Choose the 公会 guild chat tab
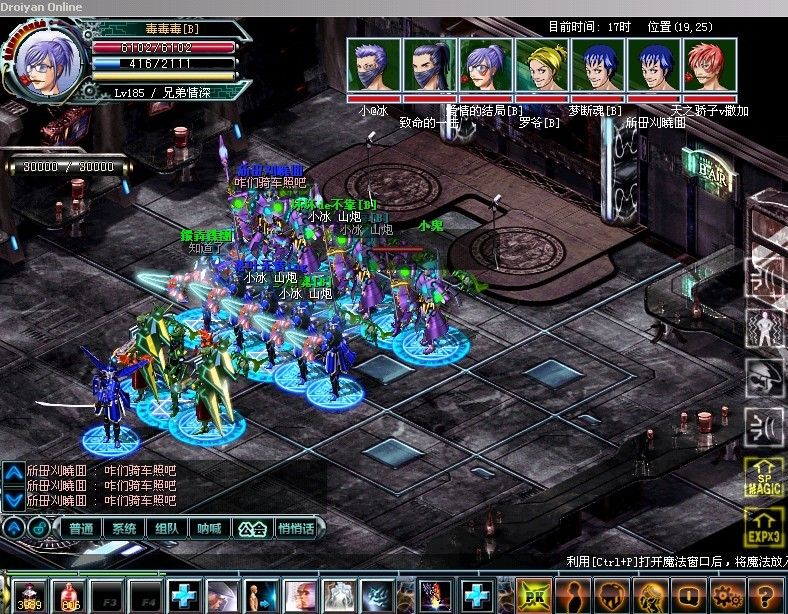Image resolution: width=788 pixels, height=614 pixels. 253,528
